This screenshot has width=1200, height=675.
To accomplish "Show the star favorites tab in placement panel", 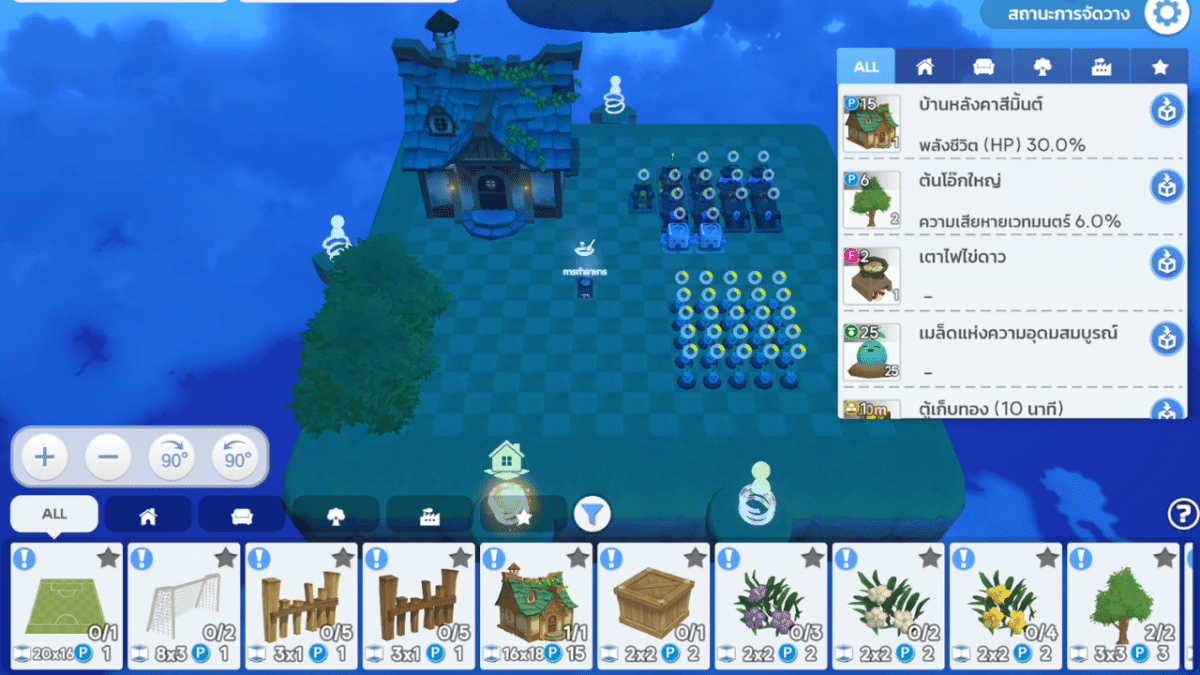I will pos(1159,67).
